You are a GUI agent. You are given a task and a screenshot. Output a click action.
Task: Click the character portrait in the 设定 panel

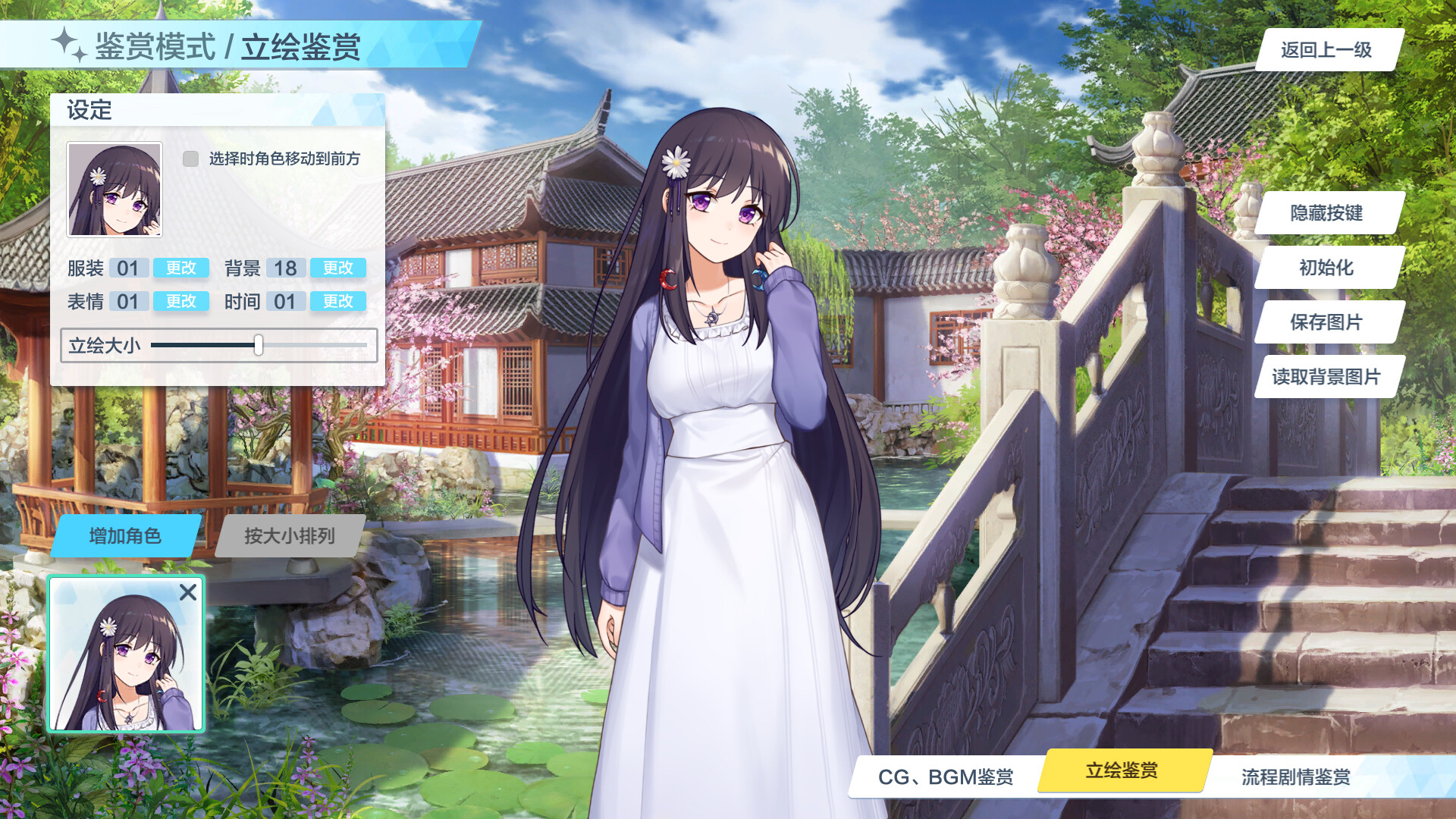114,189
